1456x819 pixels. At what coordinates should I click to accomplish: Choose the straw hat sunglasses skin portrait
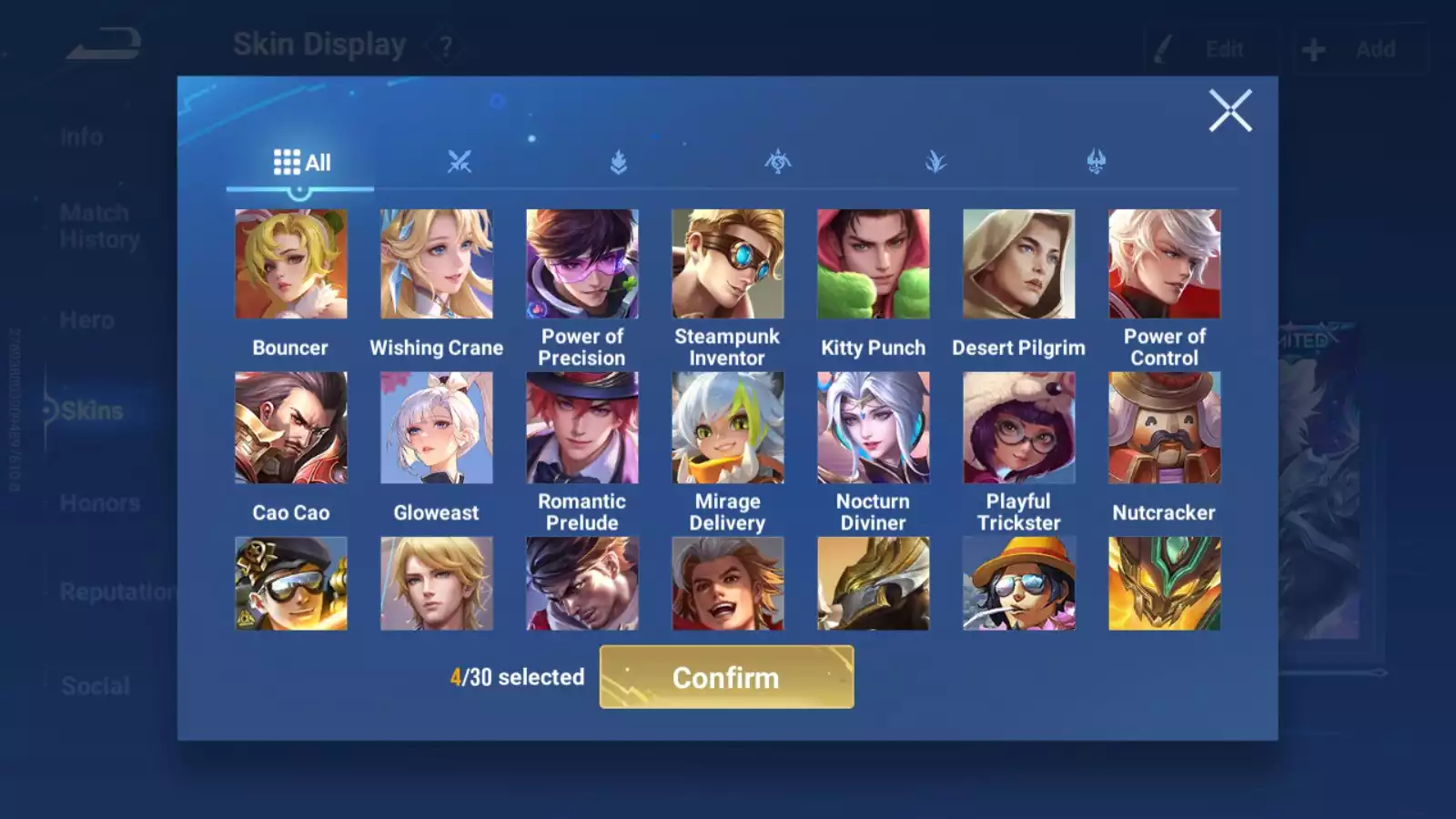point(1019,583)
